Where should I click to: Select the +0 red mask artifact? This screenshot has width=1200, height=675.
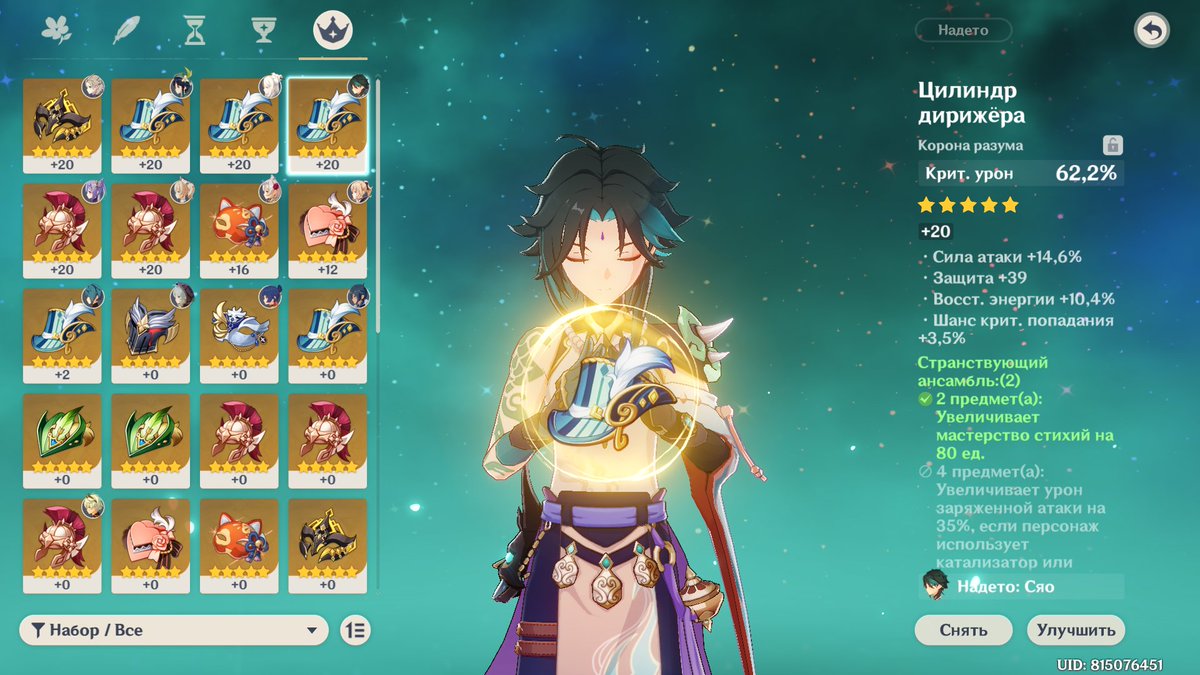(239, 544)
